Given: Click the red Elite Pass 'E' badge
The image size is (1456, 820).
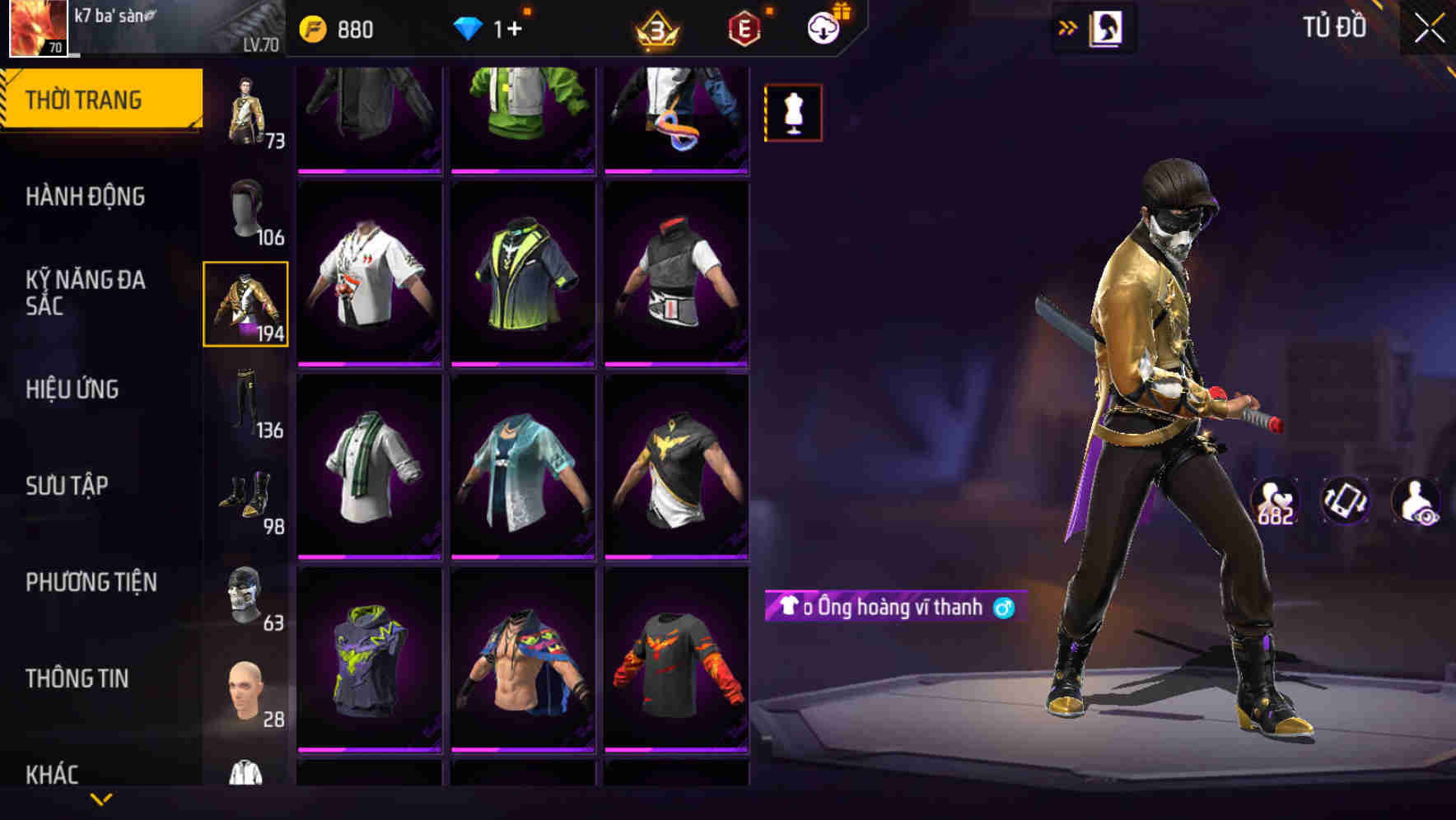Looking at the screenshot, I should 742,27.
